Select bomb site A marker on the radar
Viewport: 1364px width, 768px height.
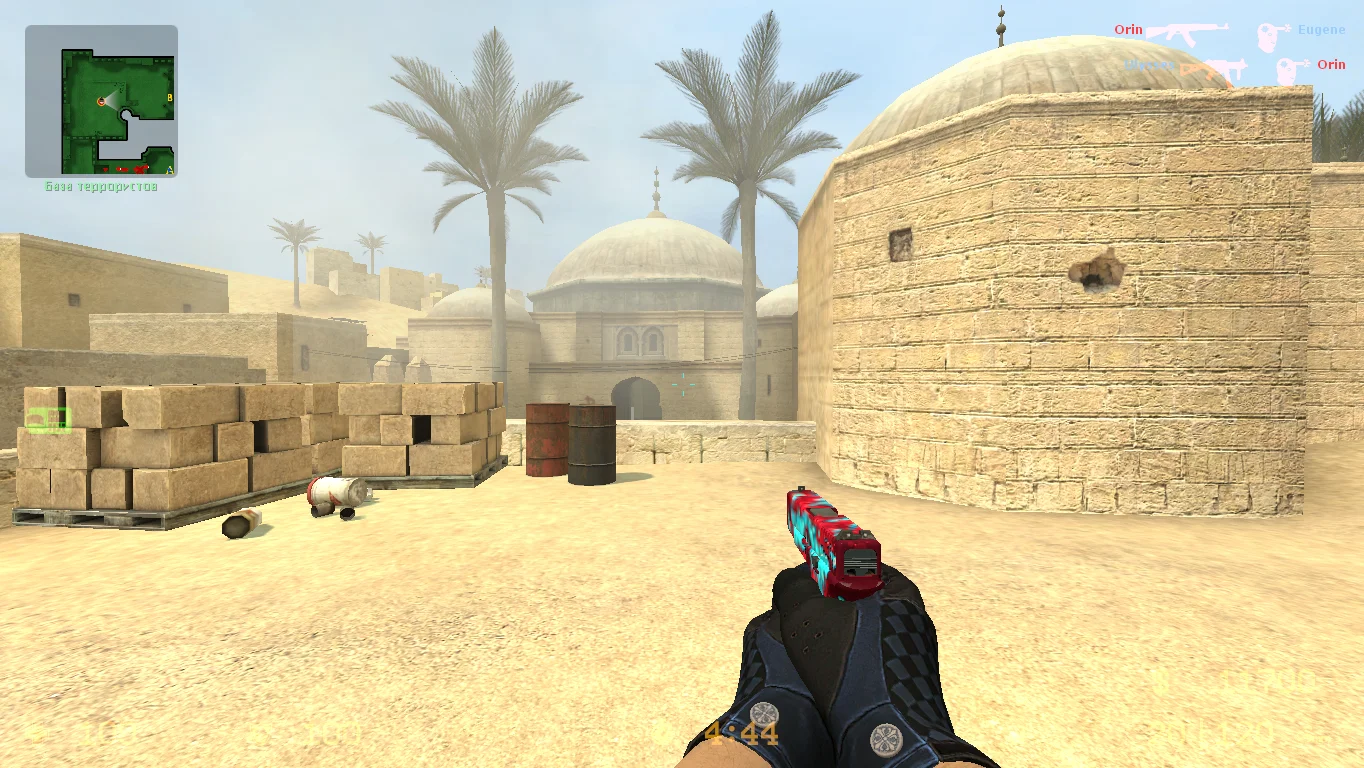pyautogui.click(x=169, y=170)
